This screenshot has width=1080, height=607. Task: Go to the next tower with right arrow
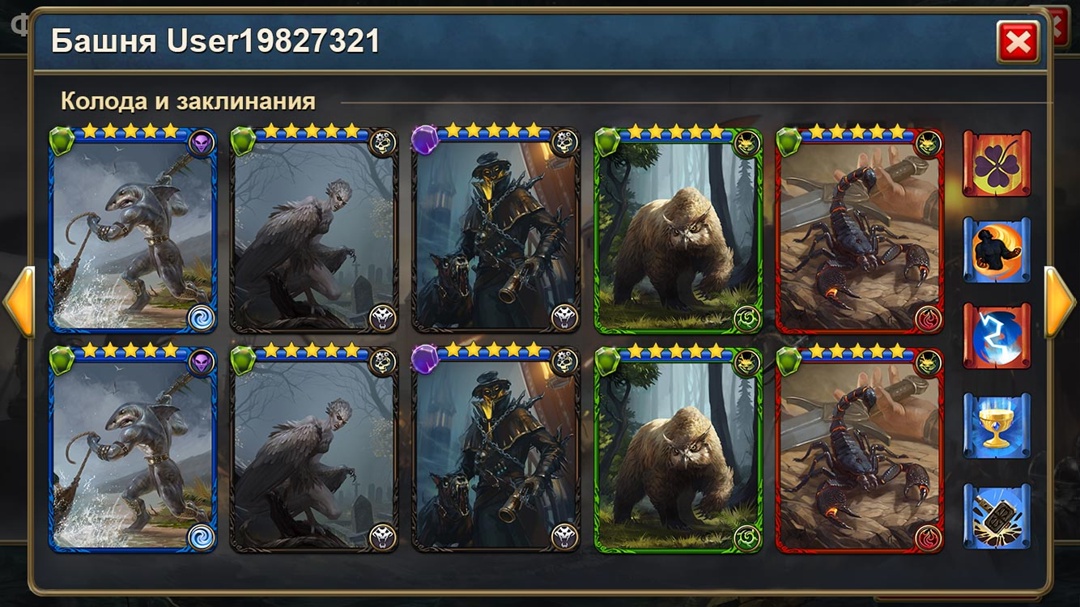(x=1059, y=301)
